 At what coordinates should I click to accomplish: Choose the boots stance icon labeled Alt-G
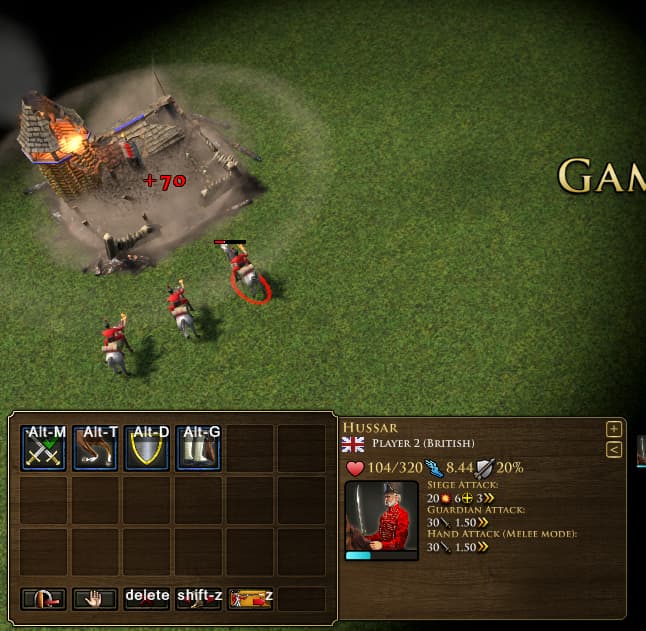click(199, 448)
